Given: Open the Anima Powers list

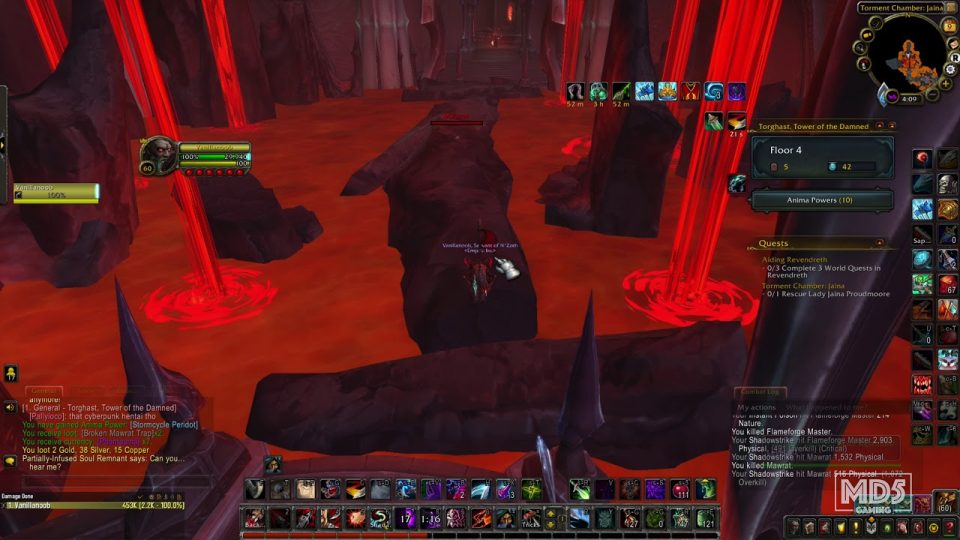Looking at the screenshot, I should pyautogui.click(x=822, y=201).
